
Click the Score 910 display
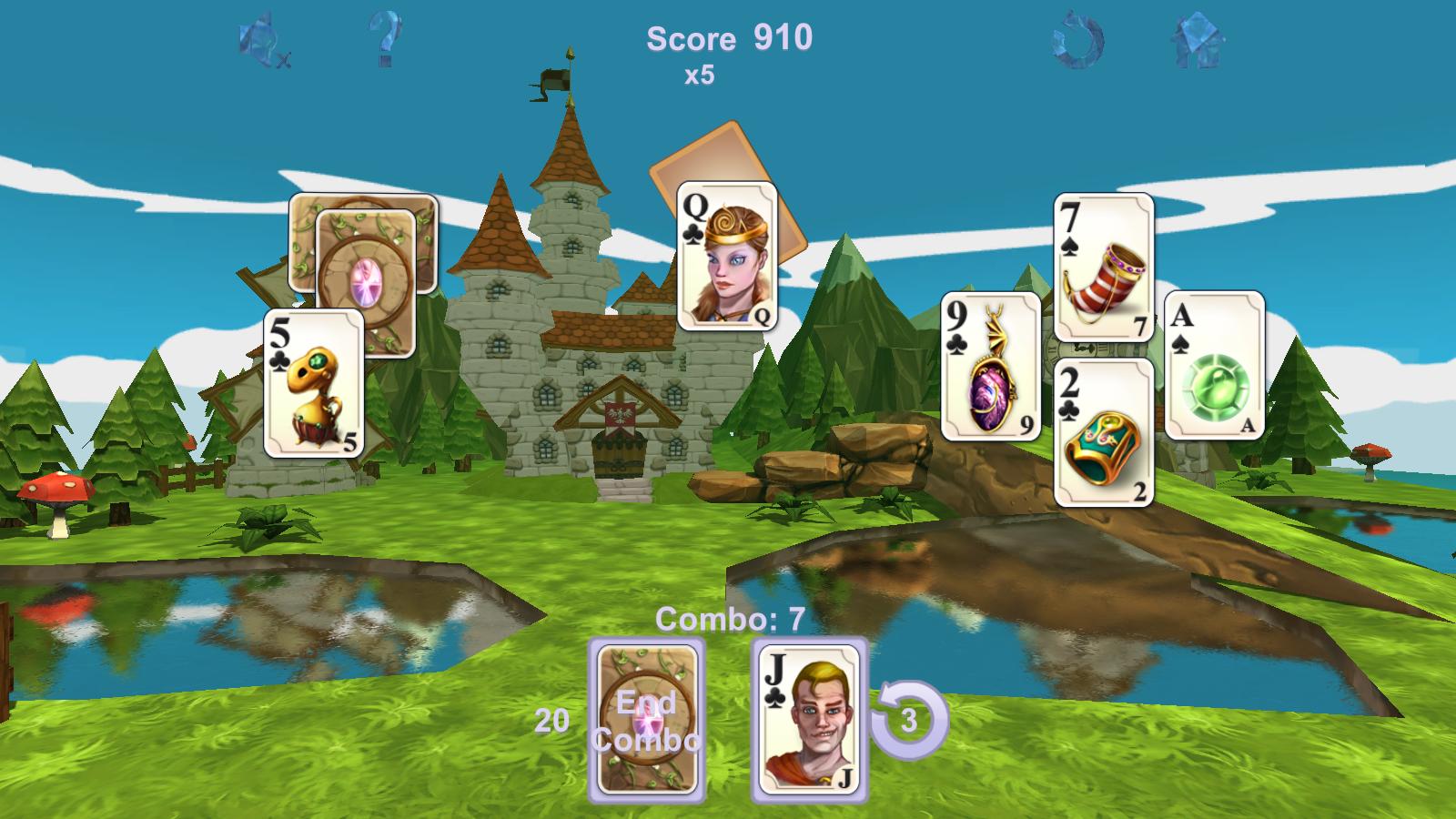coord(726,38)
